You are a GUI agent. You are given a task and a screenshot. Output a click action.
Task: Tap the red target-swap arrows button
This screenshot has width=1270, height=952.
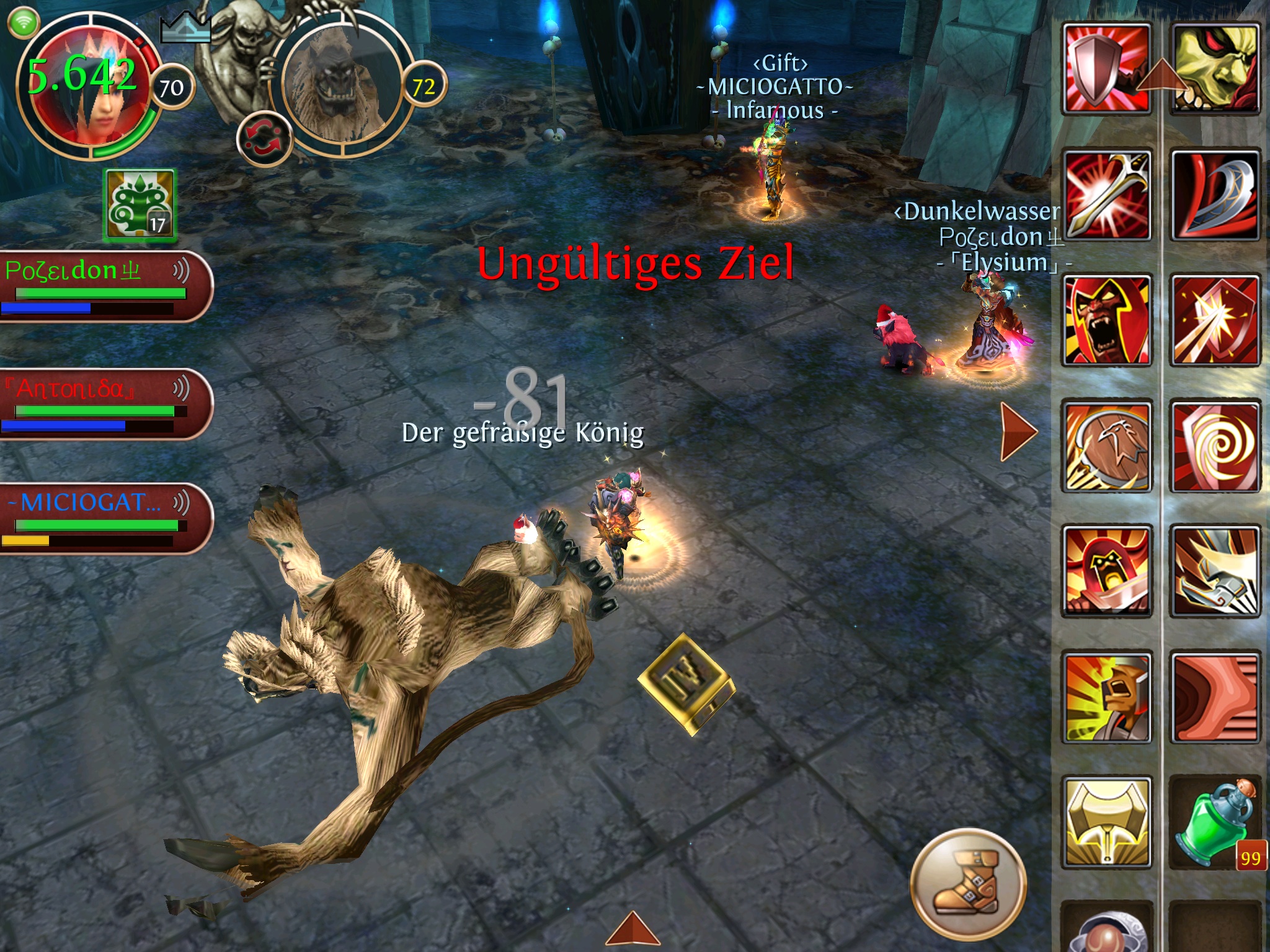[x=265, y=138]
